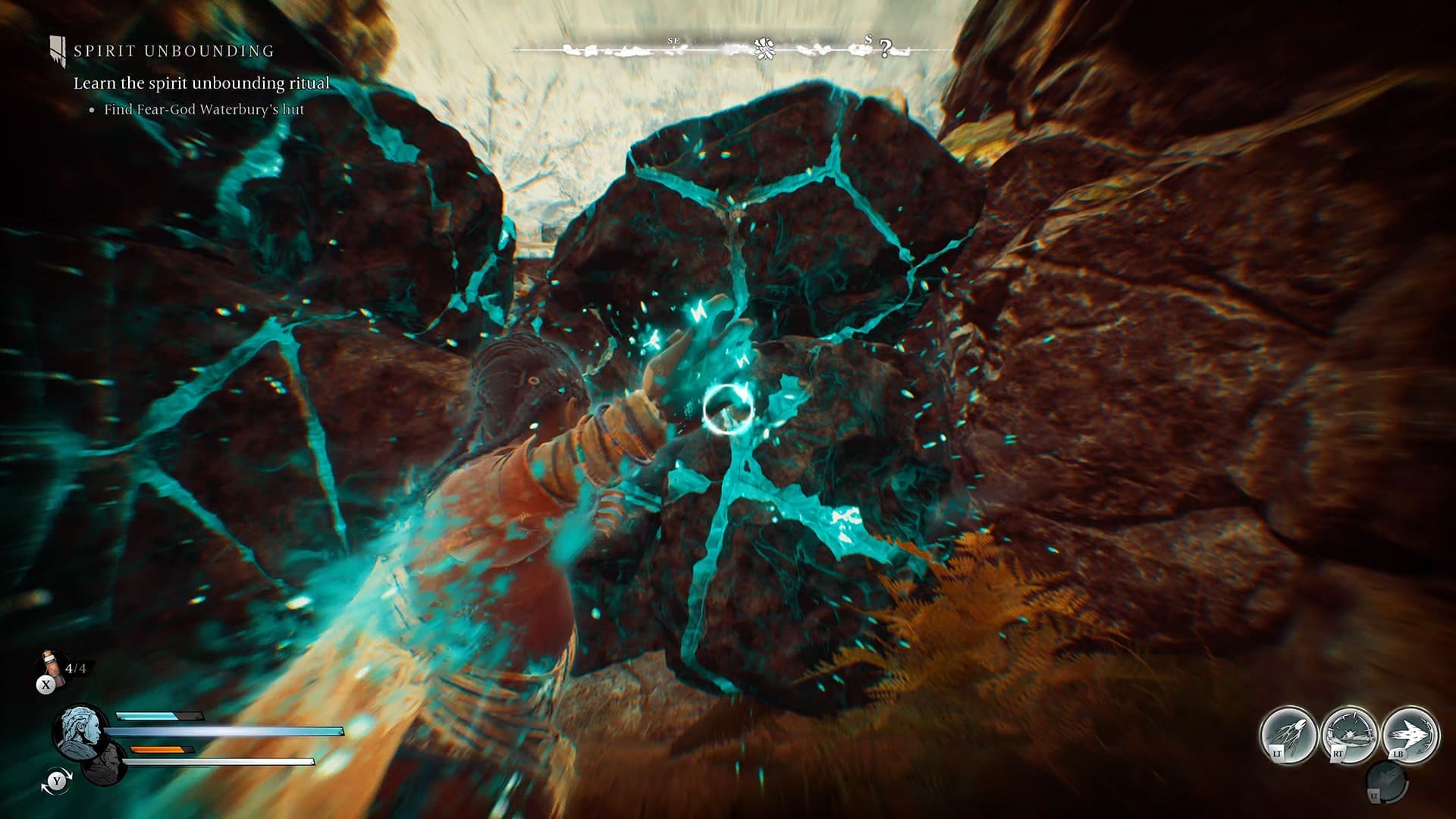1456x819 pixels.
Task: Activate the spectral leap ability icon
Action: 1288,735
